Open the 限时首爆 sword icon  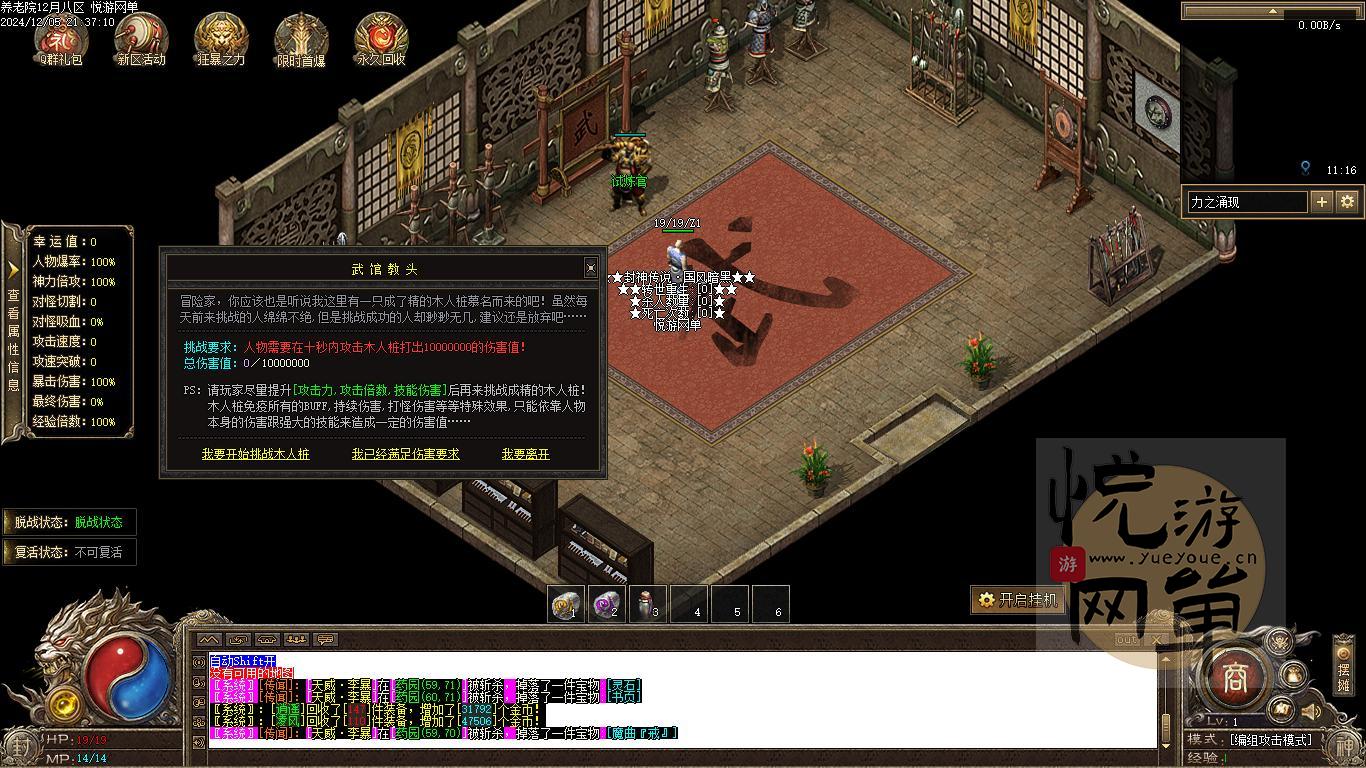pos(301,38)
